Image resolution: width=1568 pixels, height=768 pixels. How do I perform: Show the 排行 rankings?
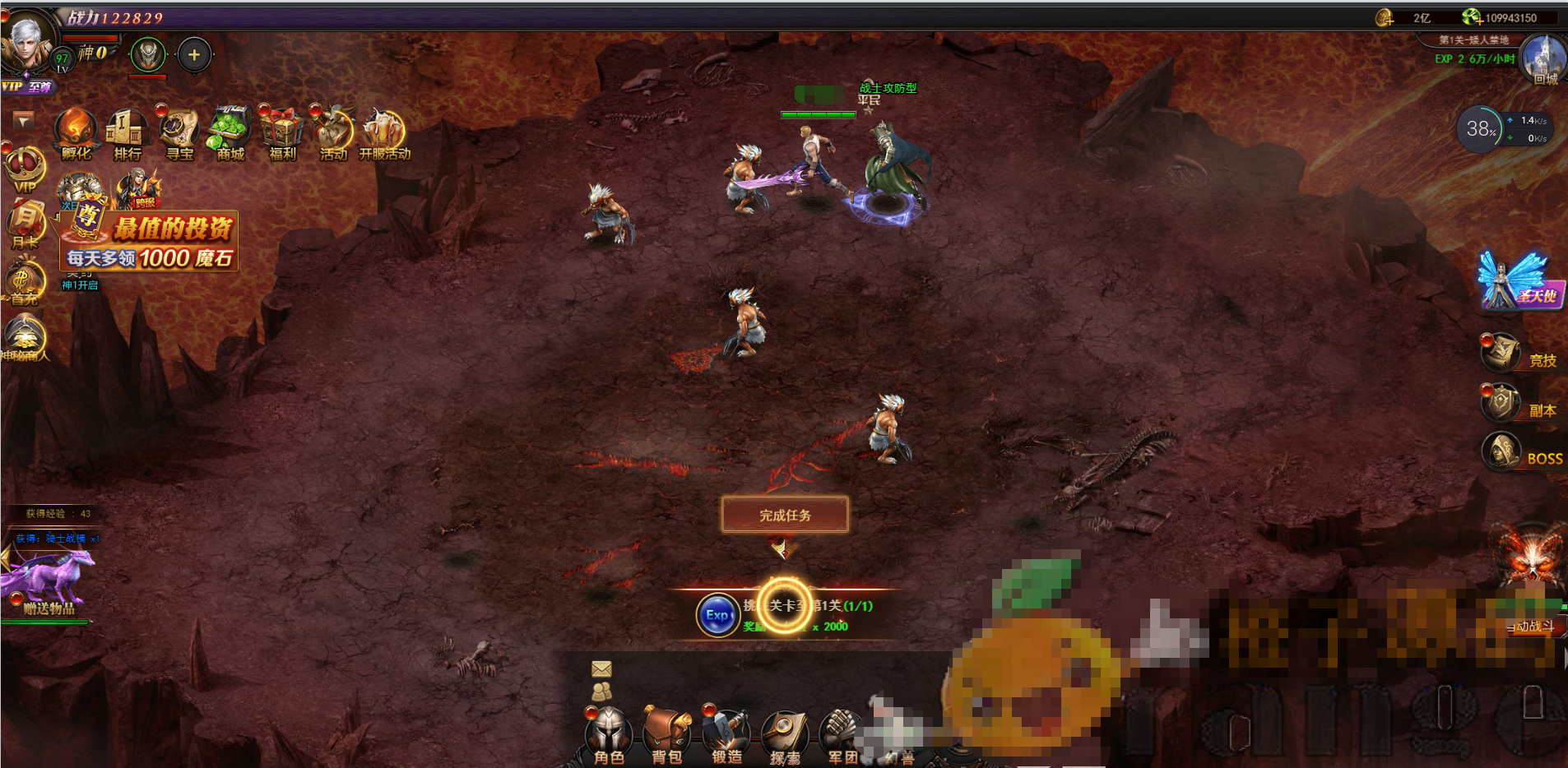pos(128,134)
